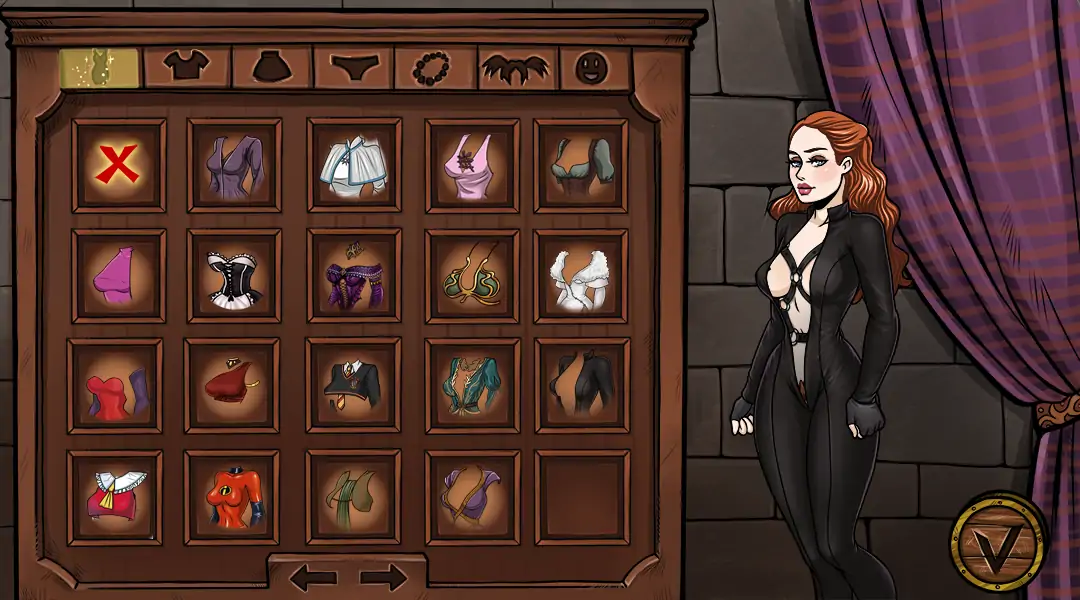Choose the pink top with flower brooch
Image resolution: width=1080 pixels, height=600 pixels.
pos(472,165)
